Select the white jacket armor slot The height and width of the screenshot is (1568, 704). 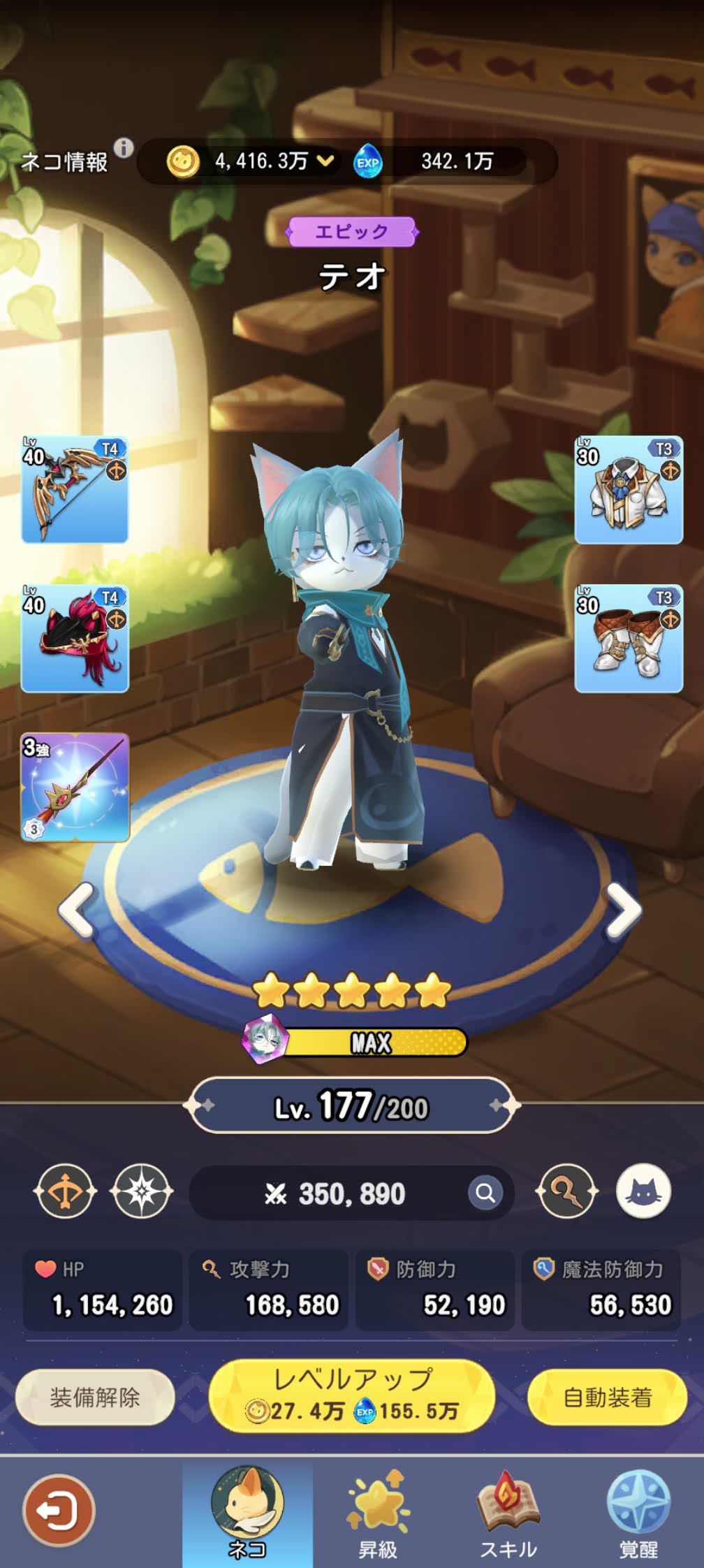coord(628,490)
